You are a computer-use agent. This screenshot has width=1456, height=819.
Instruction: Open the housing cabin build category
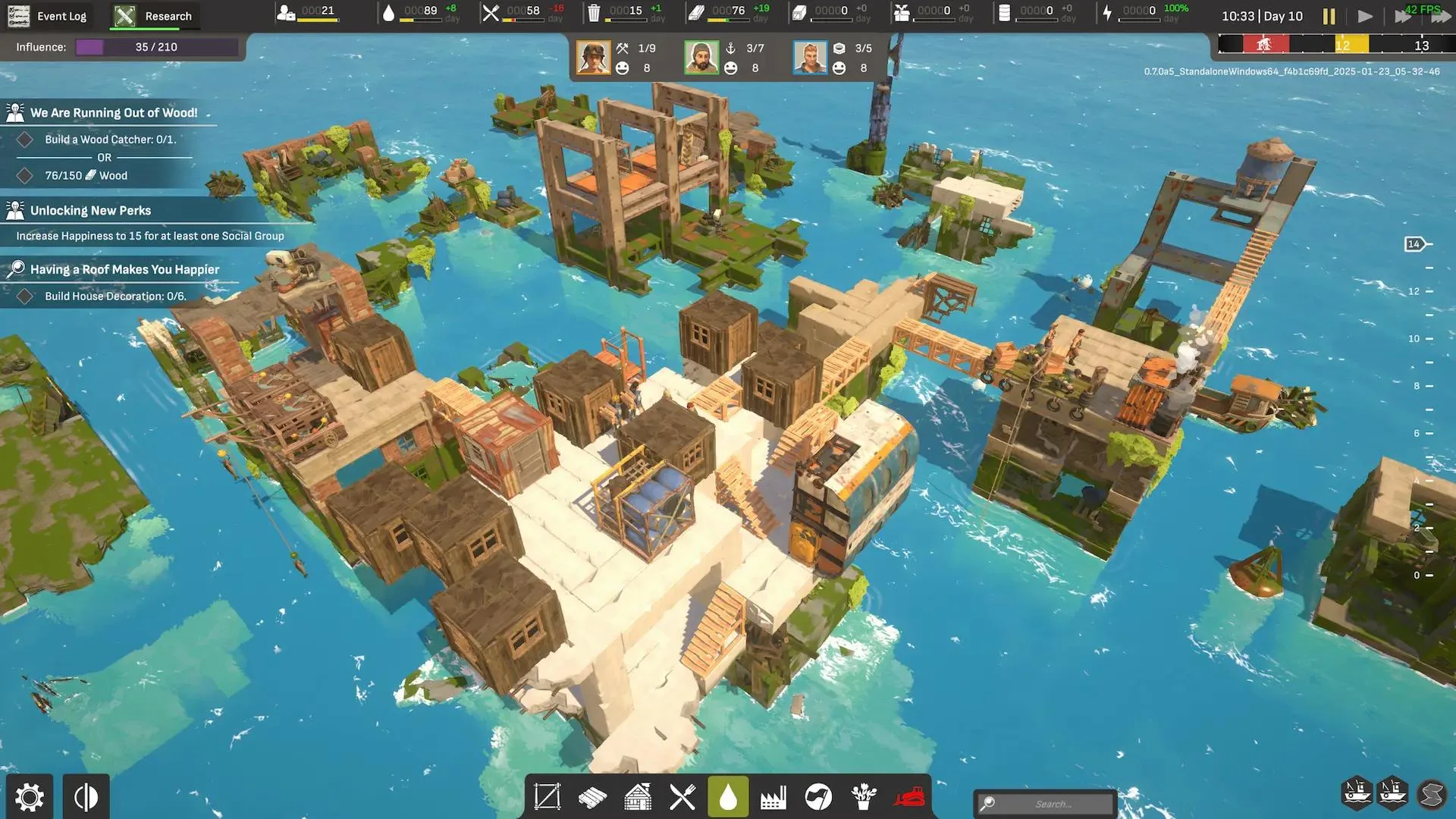tap(638, 797)
